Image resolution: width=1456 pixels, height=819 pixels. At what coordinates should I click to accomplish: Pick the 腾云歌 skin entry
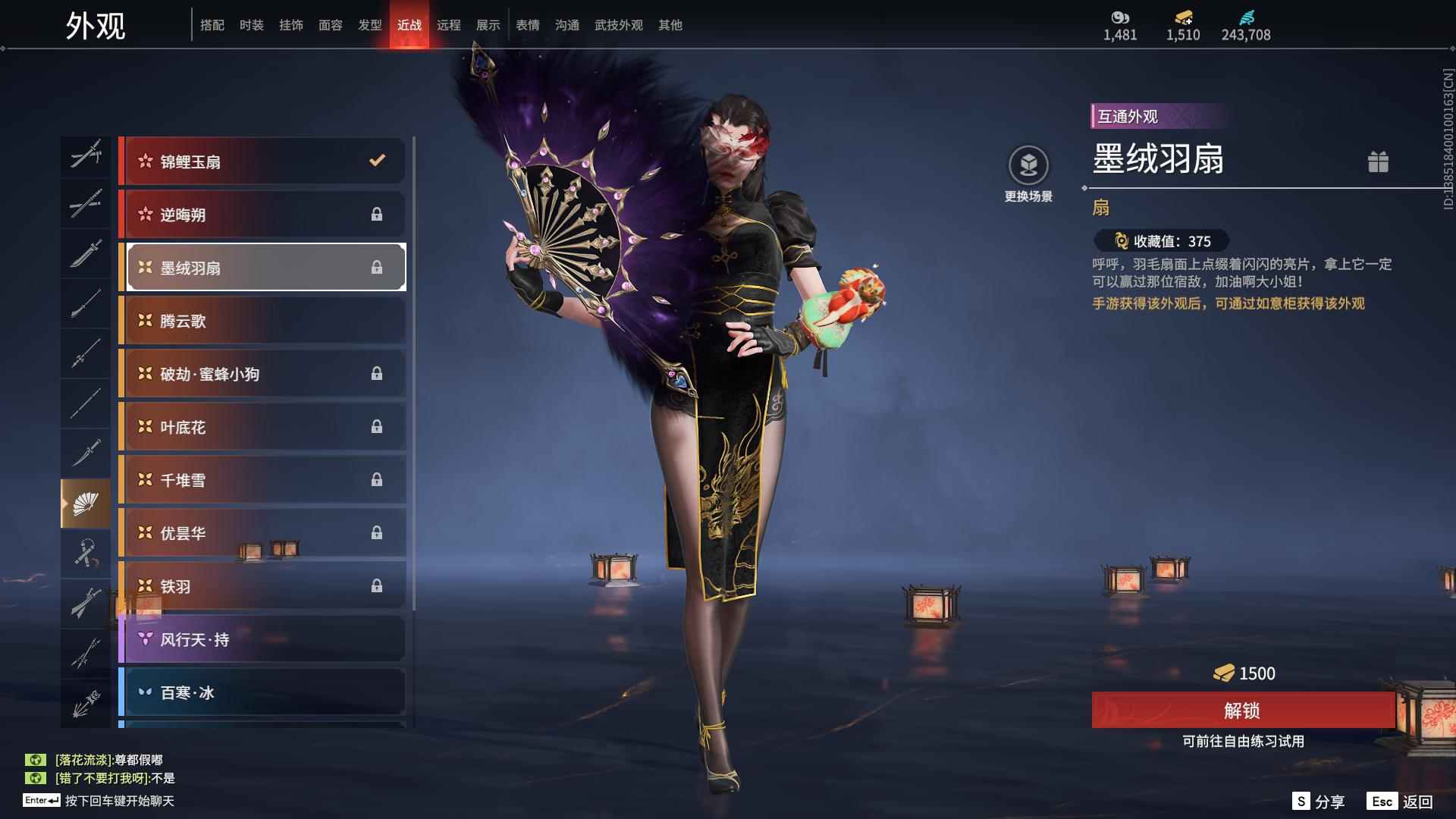pyautogui.click(x=262, y=320)
